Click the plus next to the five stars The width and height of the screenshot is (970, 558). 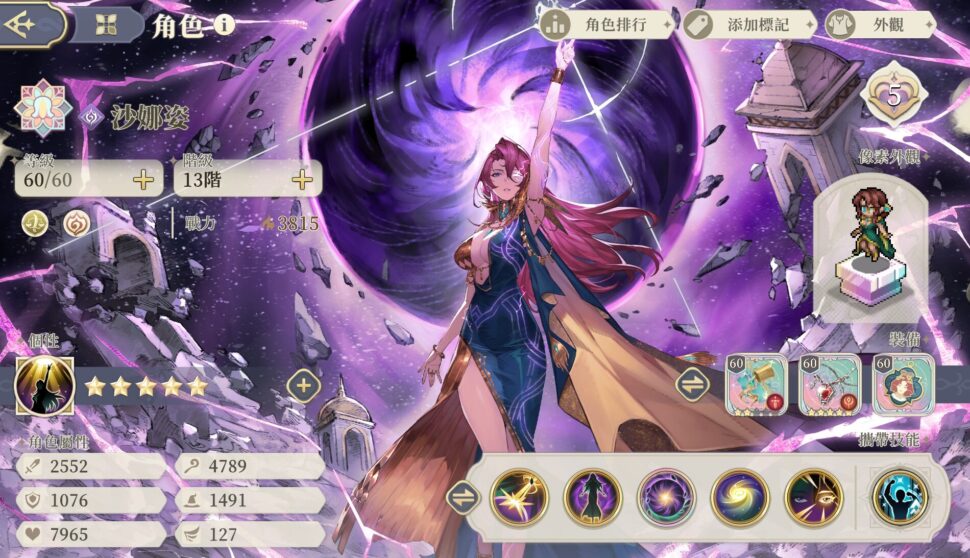point(304,385)
